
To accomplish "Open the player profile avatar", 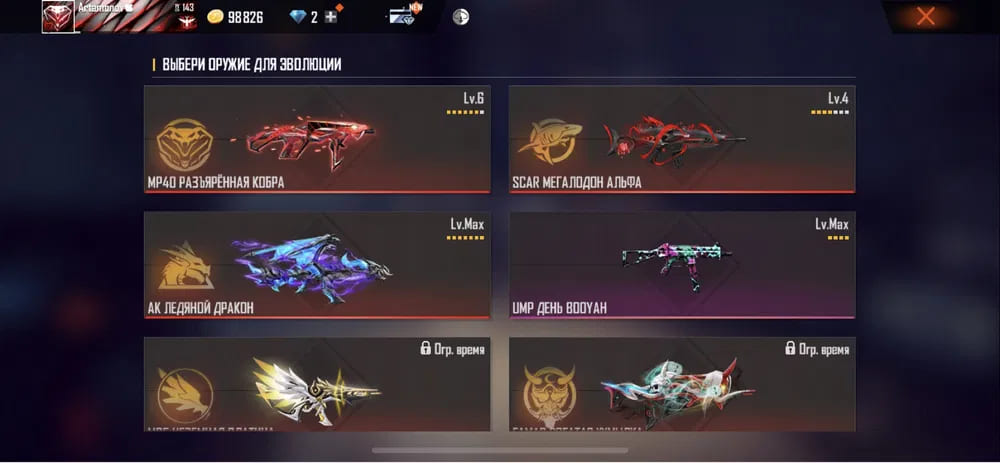I will [x=57, y=16].
